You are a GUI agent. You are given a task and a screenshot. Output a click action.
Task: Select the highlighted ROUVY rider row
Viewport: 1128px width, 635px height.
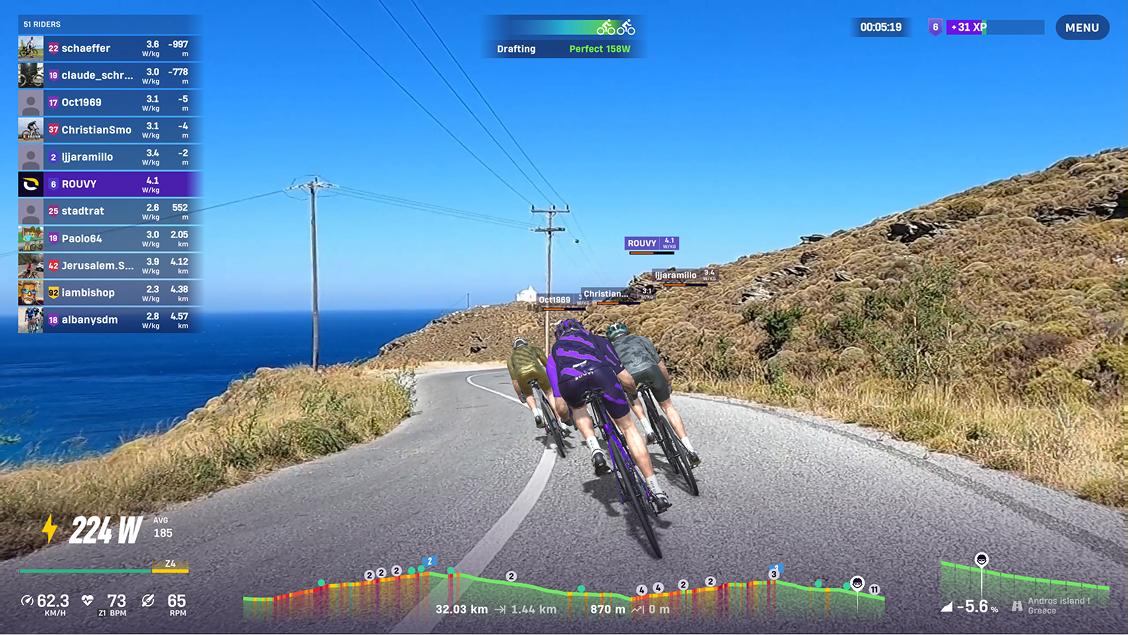pos(110,184)
